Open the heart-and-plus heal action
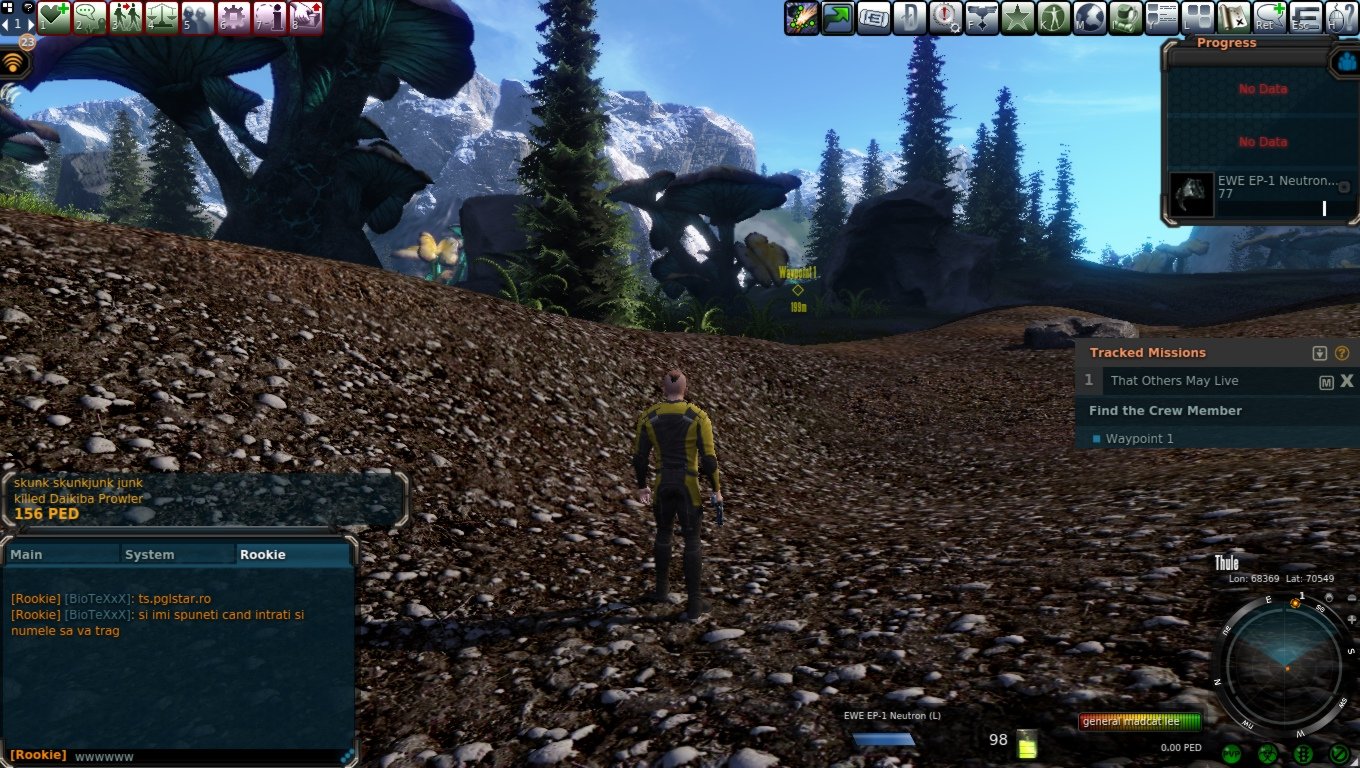The height and width of the screenshot is (768, 1360). (x=54, y=17)
